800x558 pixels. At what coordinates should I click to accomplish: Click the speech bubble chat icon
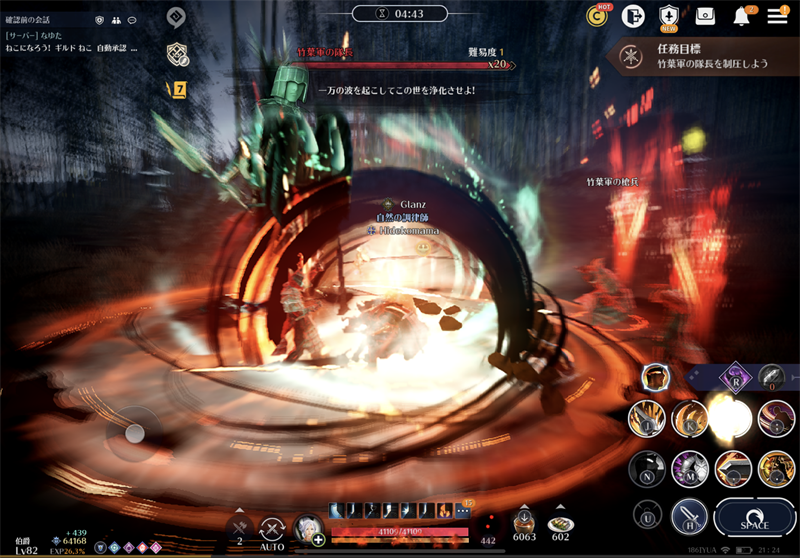pos(132,19)
